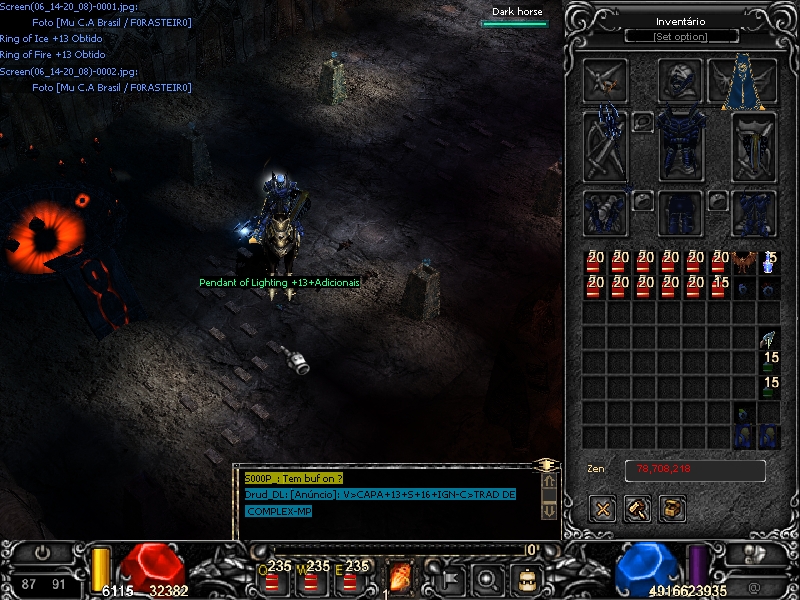Viewport: 800px width, 600px height.
Task: Open the flag button on the bottom bar
Action: click(x=450, y=577)
